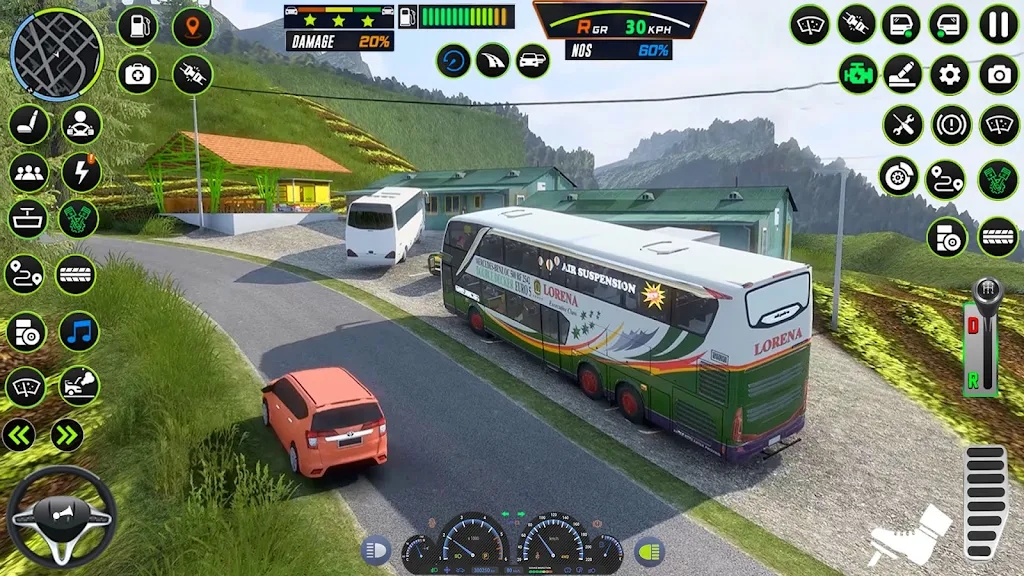Open the gear-shaped settings menu
Screen dimensions: 1024x576
click(950, 75)
